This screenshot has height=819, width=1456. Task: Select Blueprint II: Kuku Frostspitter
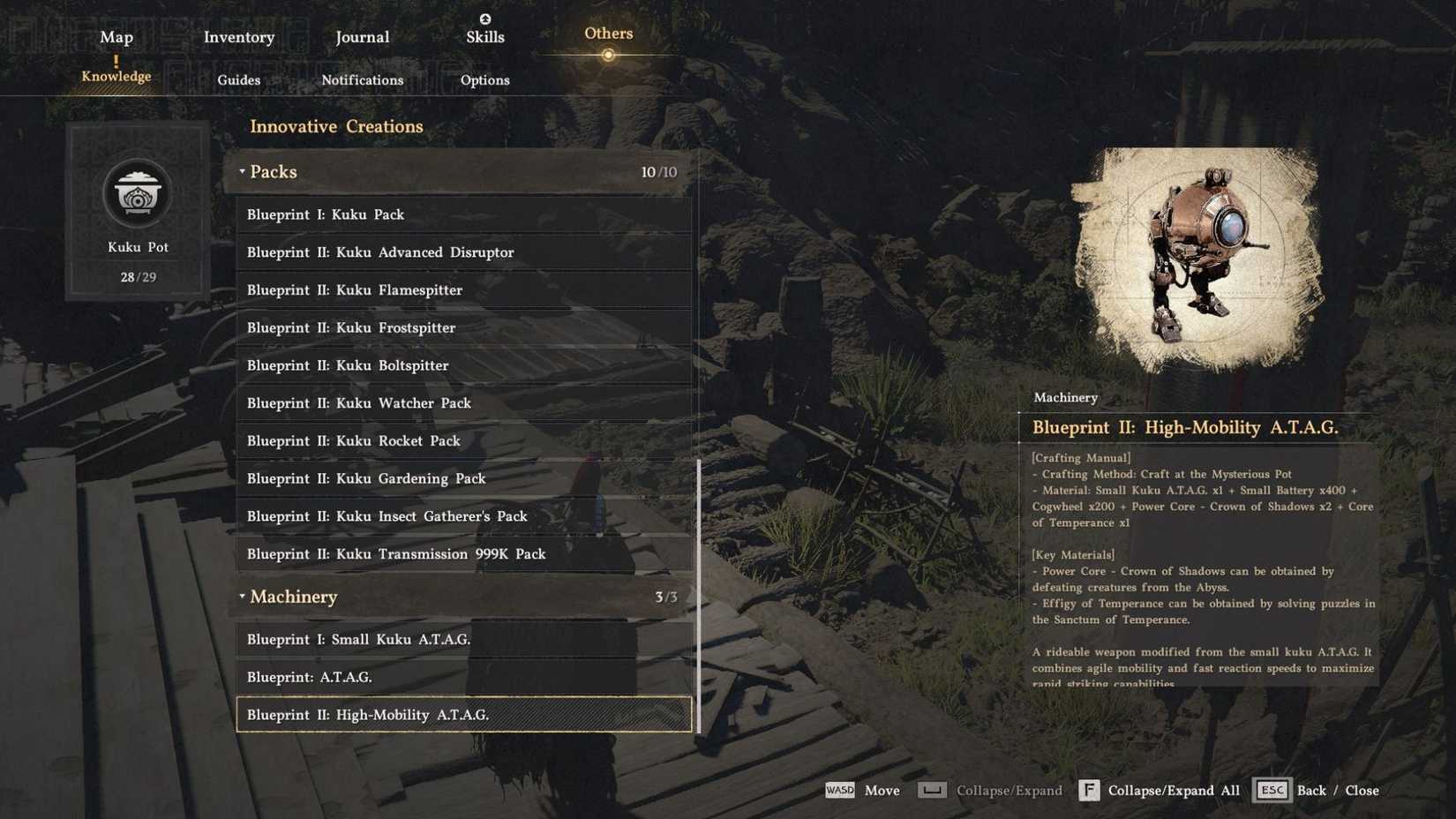pos(463,327)
